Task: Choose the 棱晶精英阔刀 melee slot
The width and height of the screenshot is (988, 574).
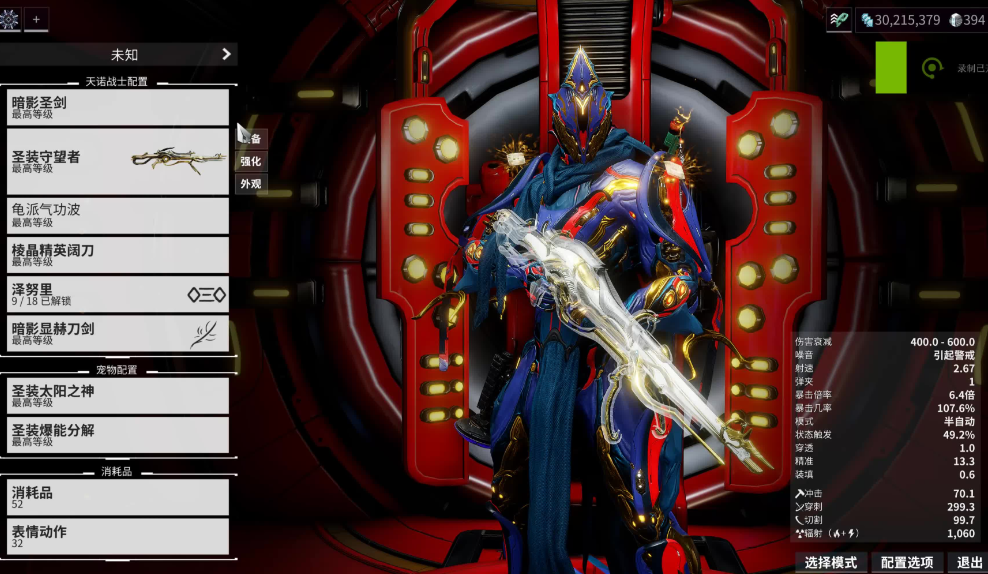Action: [x=118, y=254]
